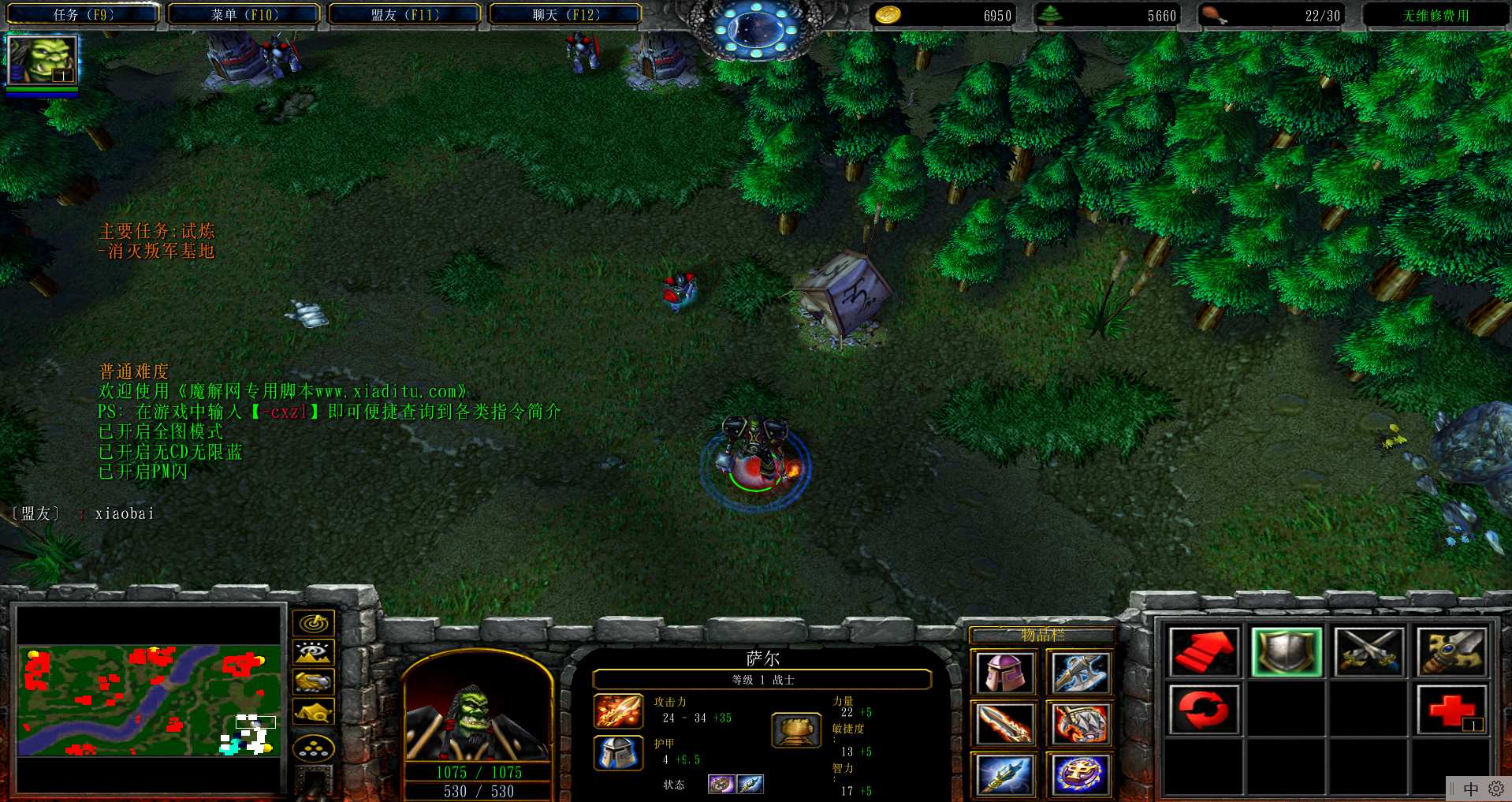Viewport: 1512px width, 802px height.
Task: Select the orc hero portrait icon at top-left
Action: click(42, 60)
